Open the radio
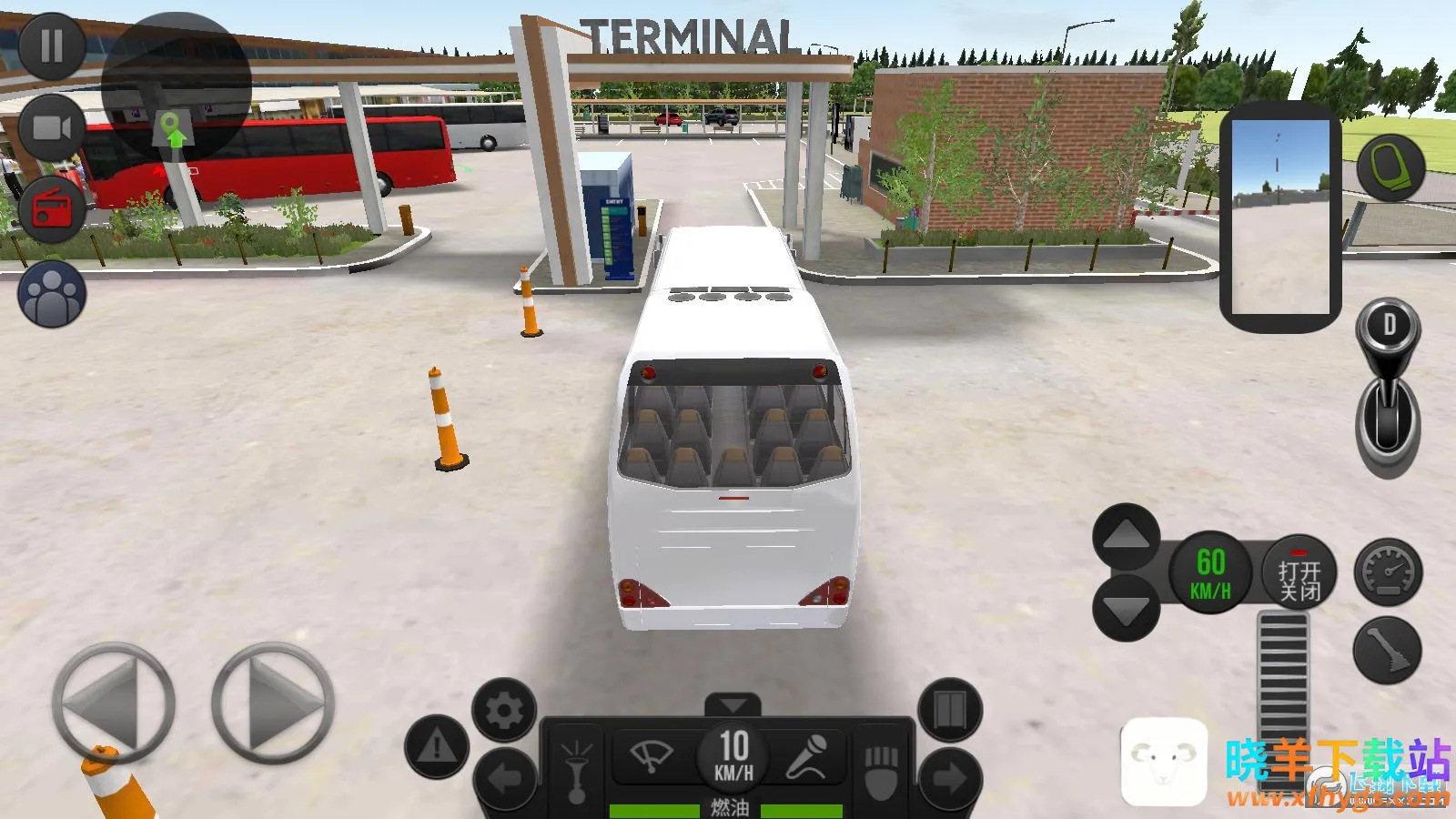Image resolution: width=1456 pixels, height=819 pixels. pos(52,209)
